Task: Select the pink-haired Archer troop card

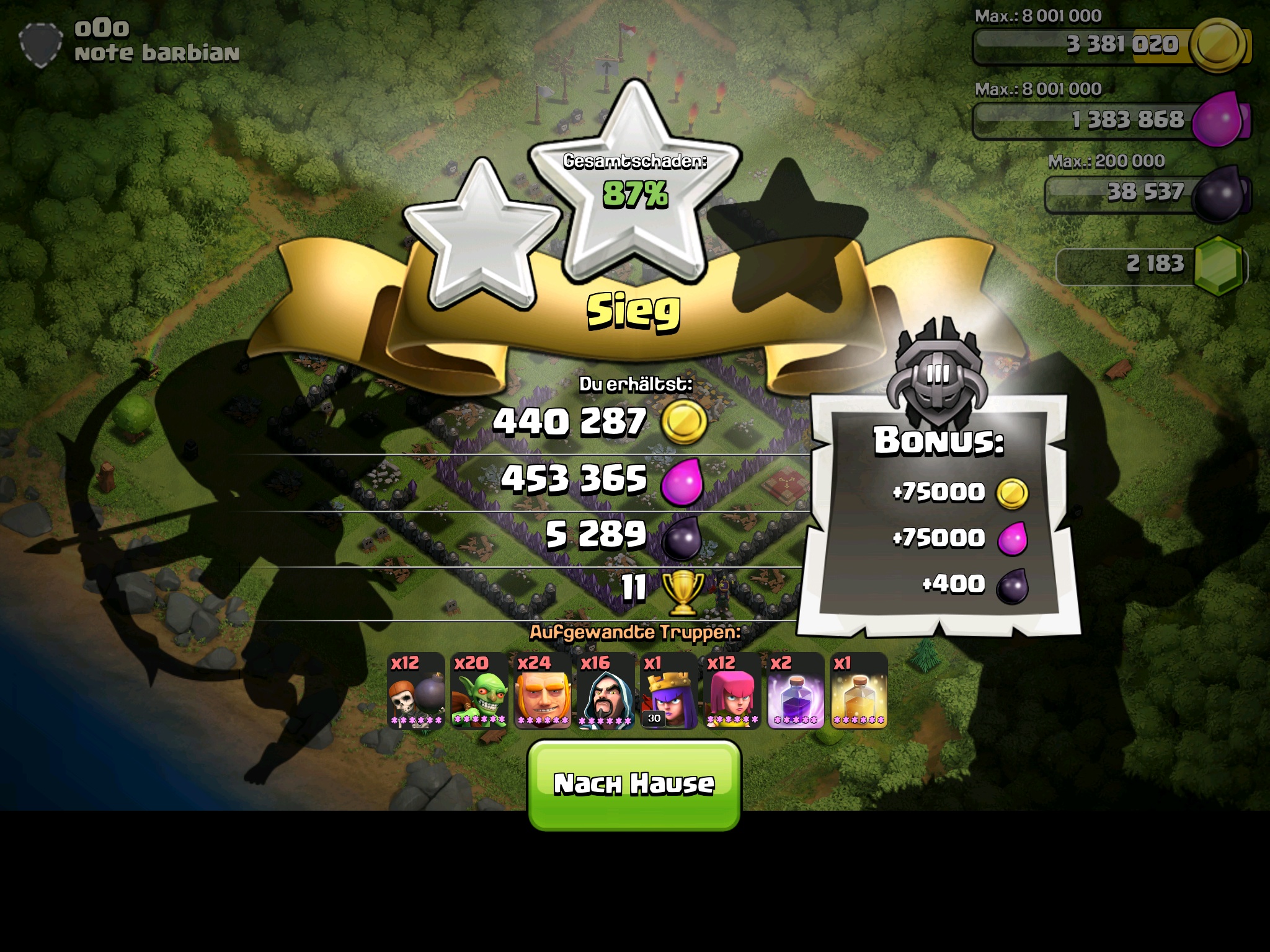Action: click(x=732, y=691)
